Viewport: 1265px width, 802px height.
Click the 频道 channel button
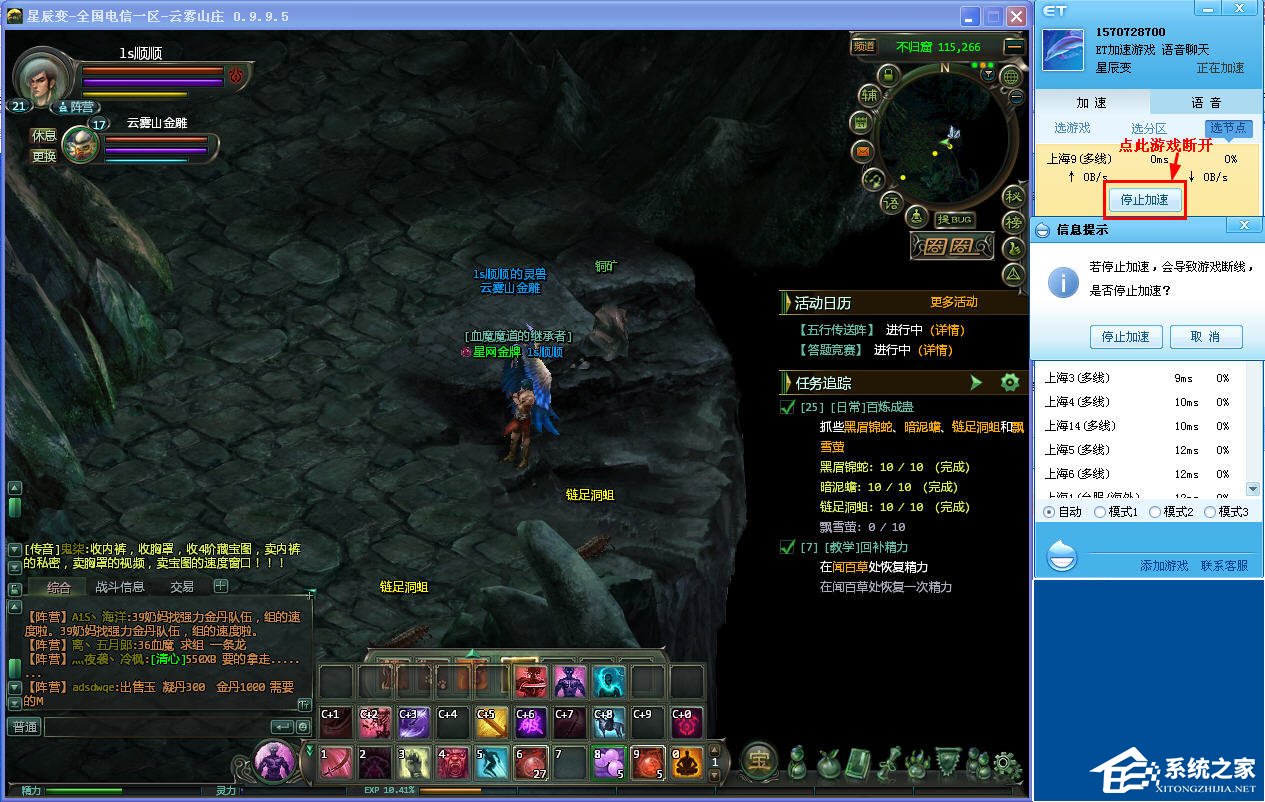(863, 46)
